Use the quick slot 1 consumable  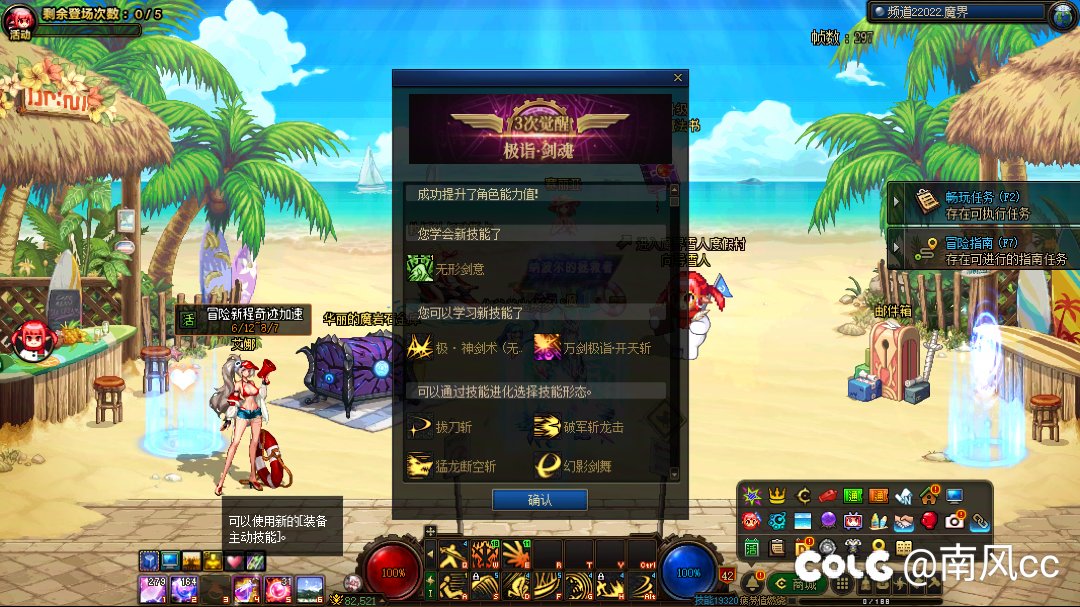pyautogui.click(x=154, y=590)
